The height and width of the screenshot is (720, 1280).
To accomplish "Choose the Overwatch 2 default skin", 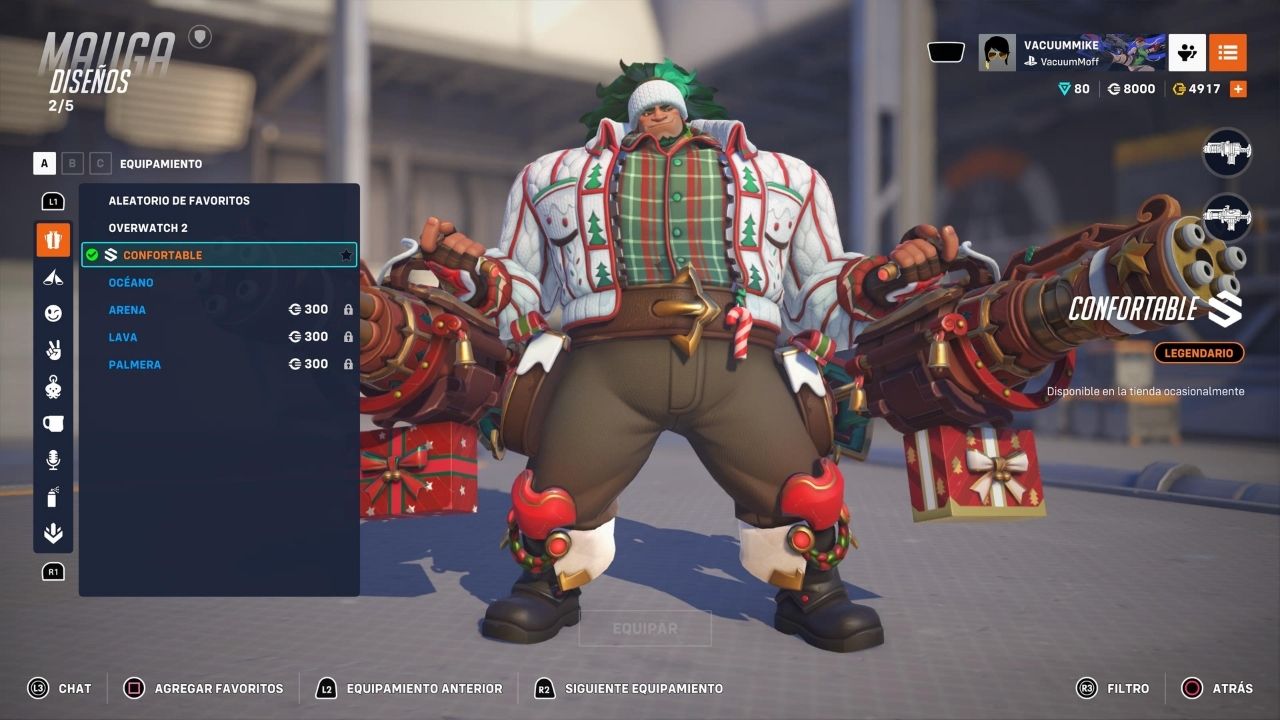I will [148, 228].
